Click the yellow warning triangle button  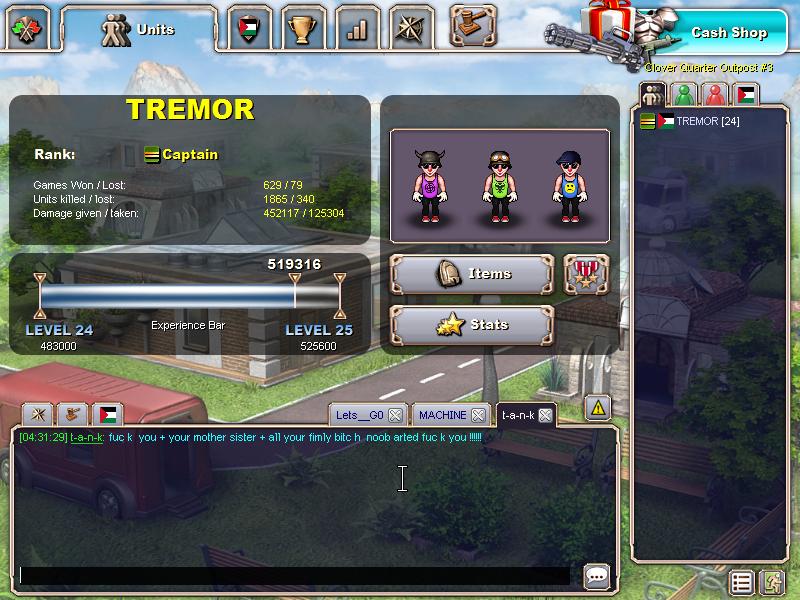point(597,407)
